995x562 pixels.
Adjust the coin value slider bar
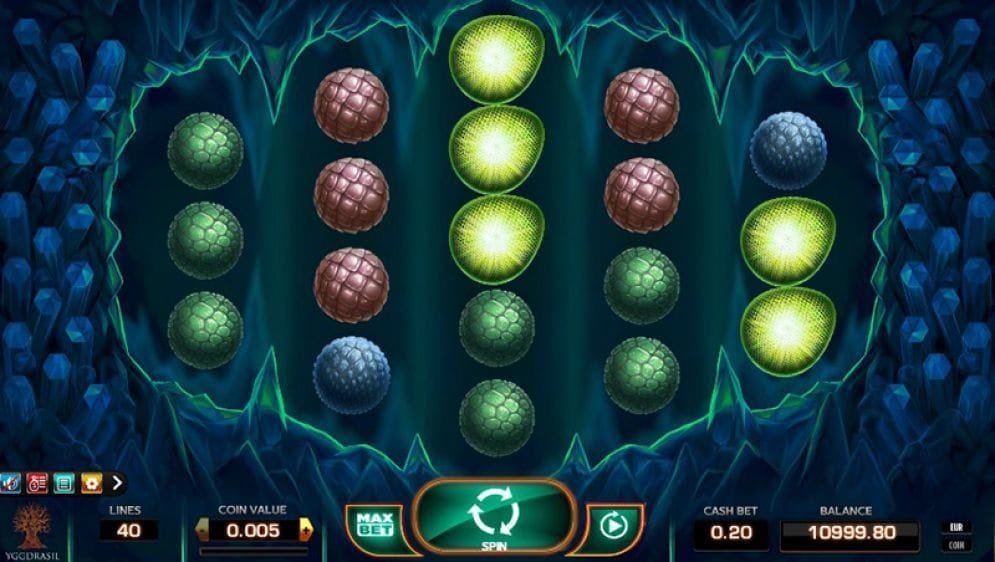253,550
